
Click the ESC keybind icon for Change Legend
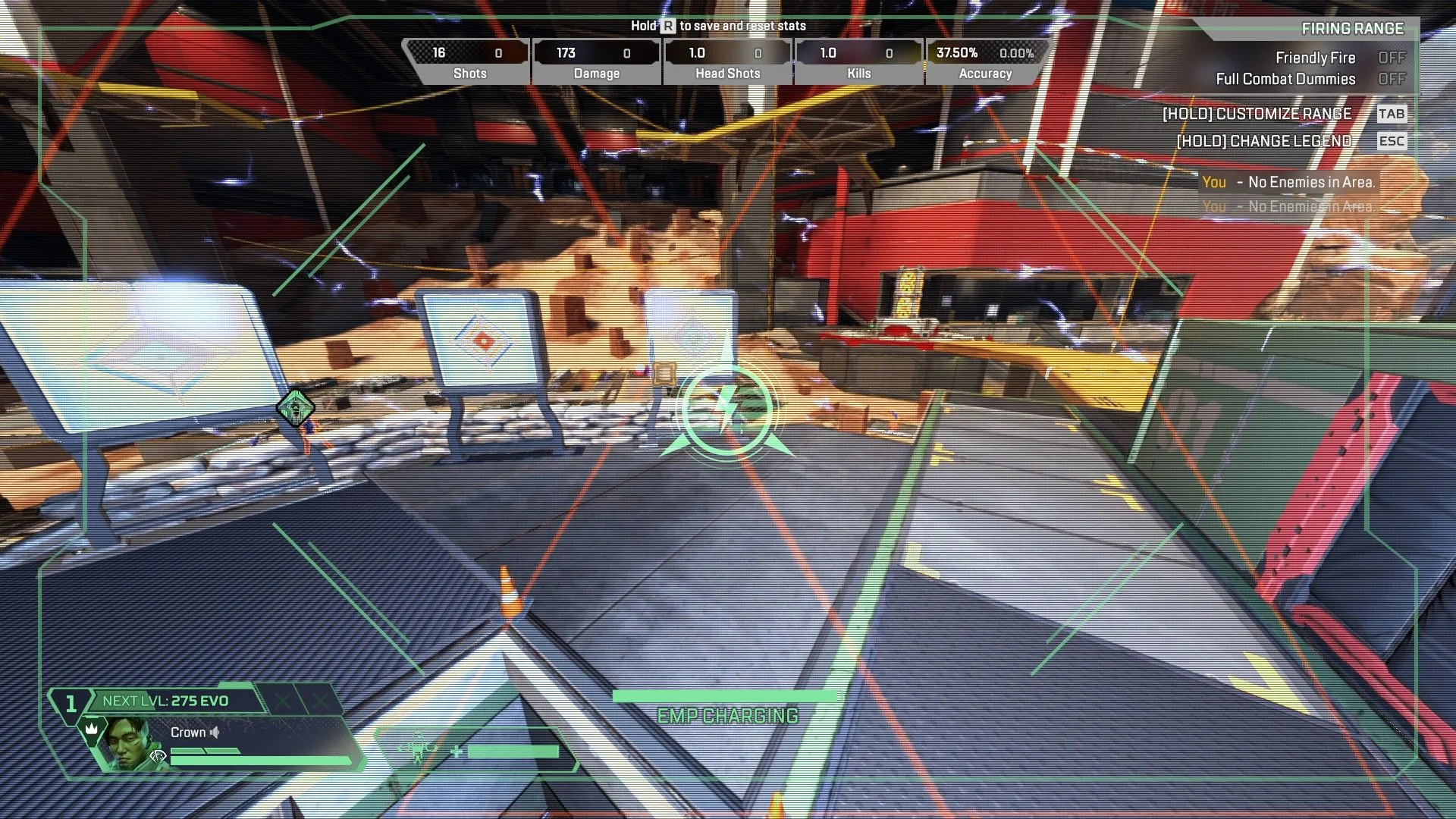pyautogui.click(x=1392, y=141)
